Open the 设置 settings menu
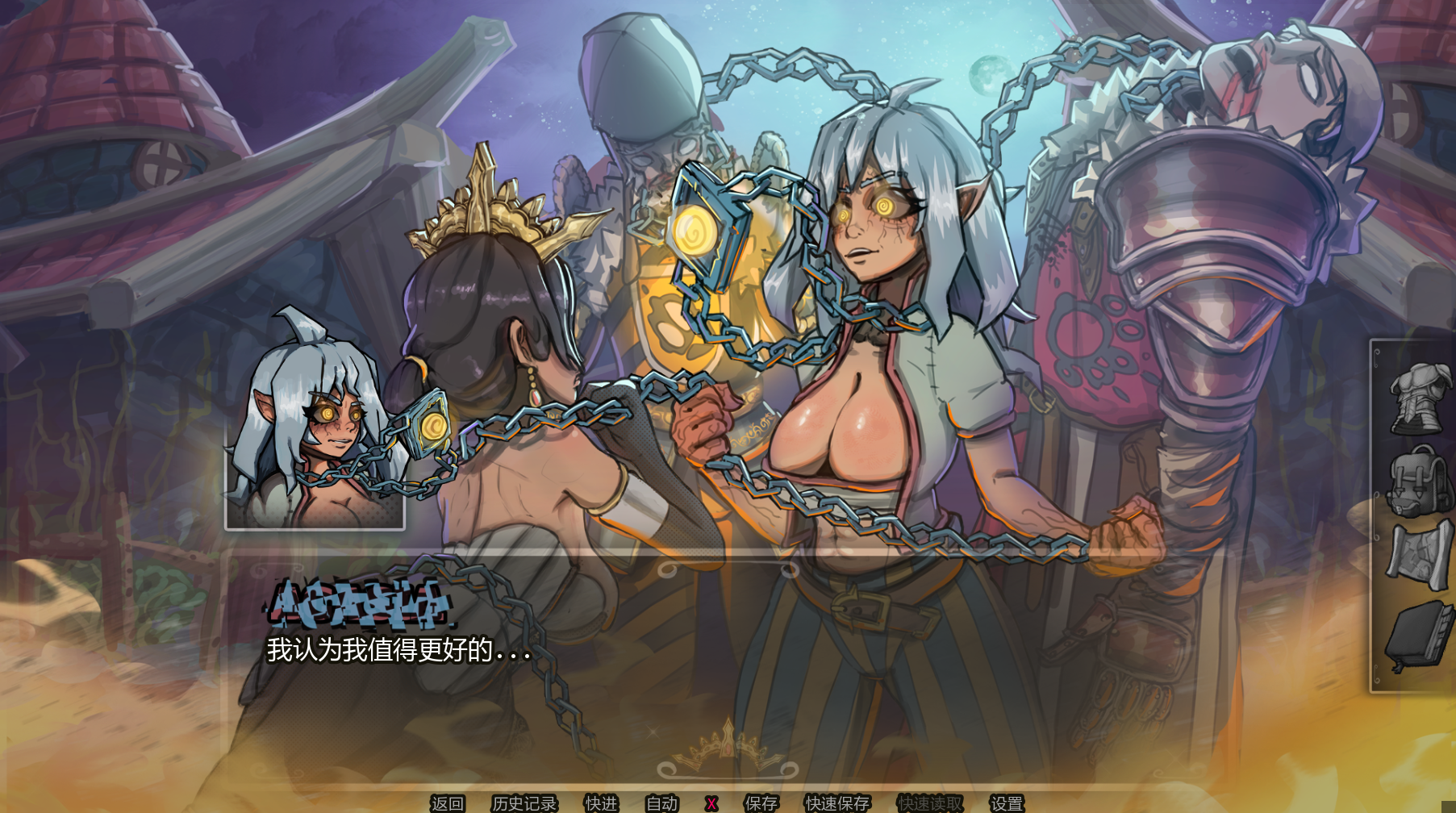Screen dimensions: 1456x813 point(1007,803)
